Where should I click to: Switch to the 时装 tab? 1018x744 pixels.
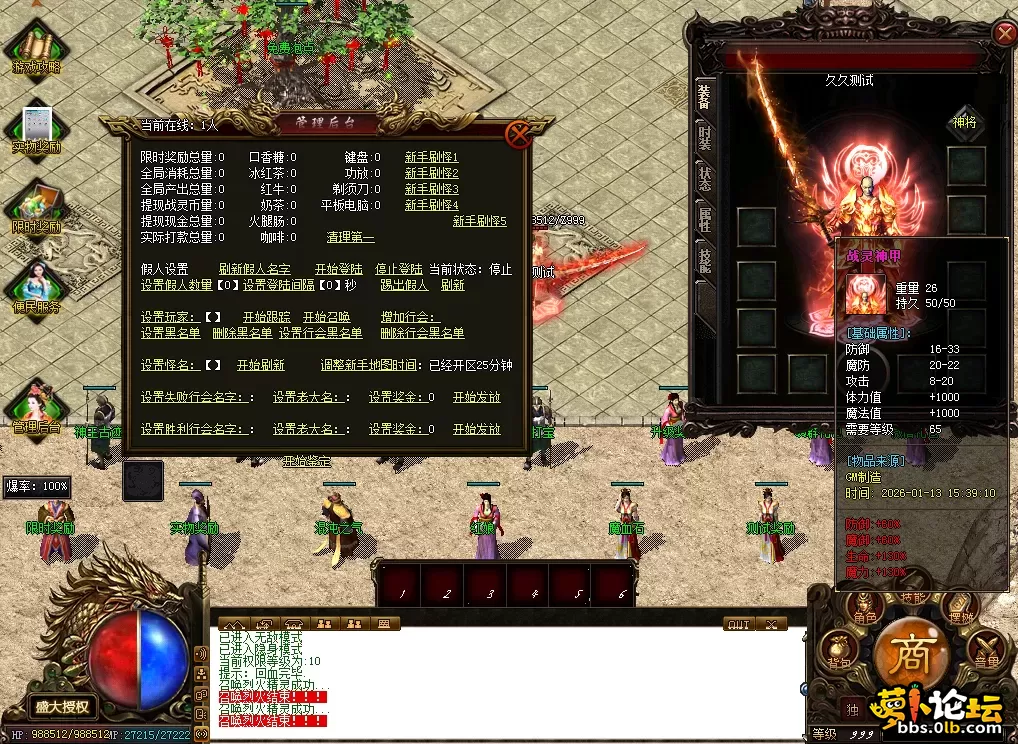(704, 138)
